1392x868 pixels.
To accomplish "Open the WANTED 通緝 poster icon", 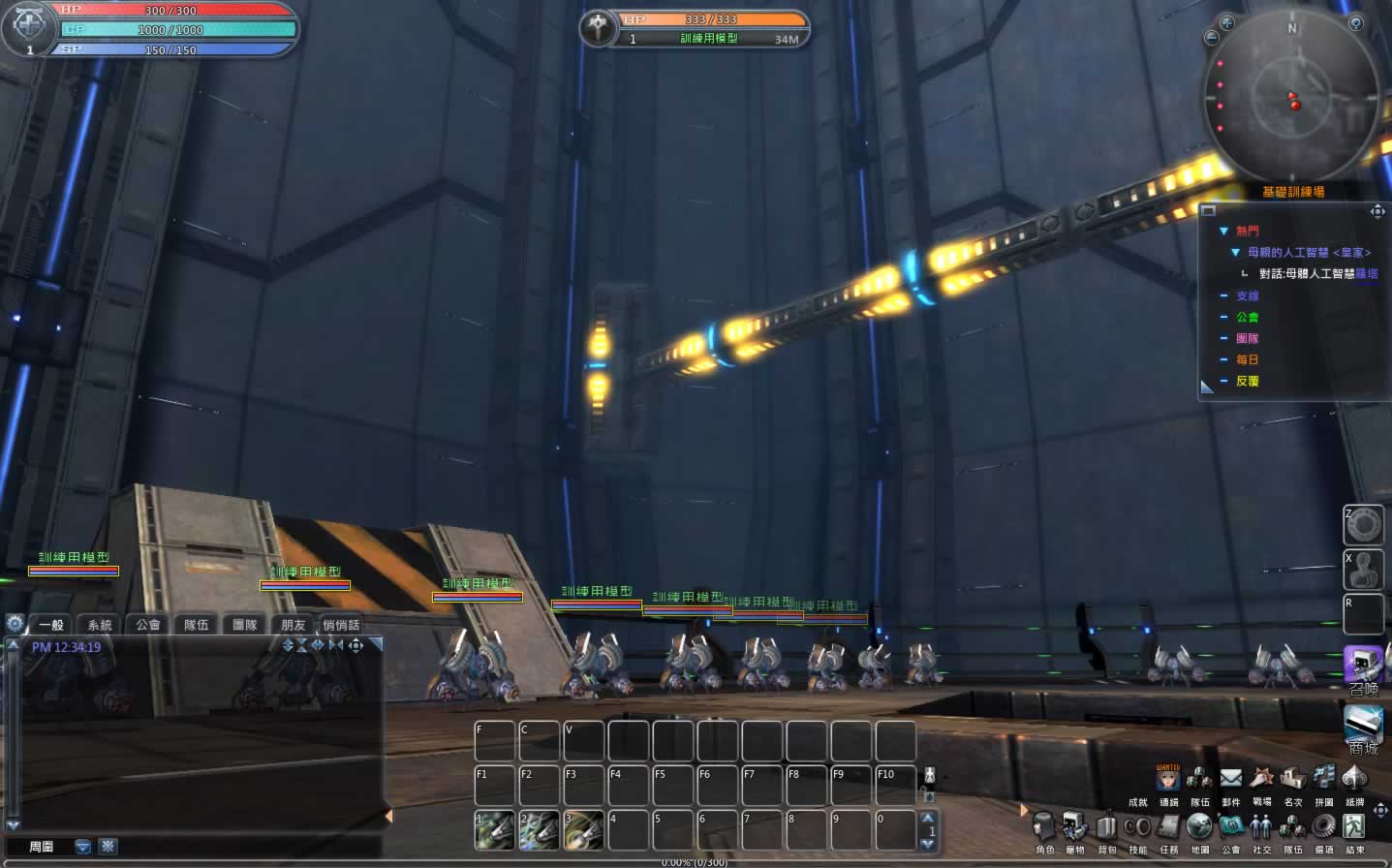I will (x=1168, y=778).
